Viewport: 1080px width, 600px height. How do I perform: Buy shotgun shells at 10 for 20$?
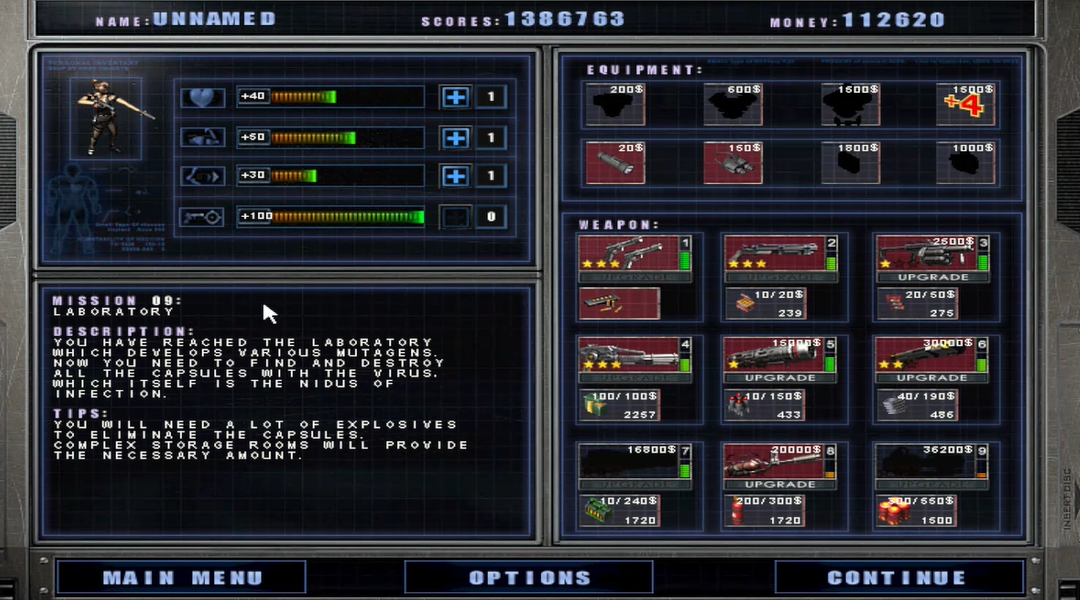coord(765,304)
